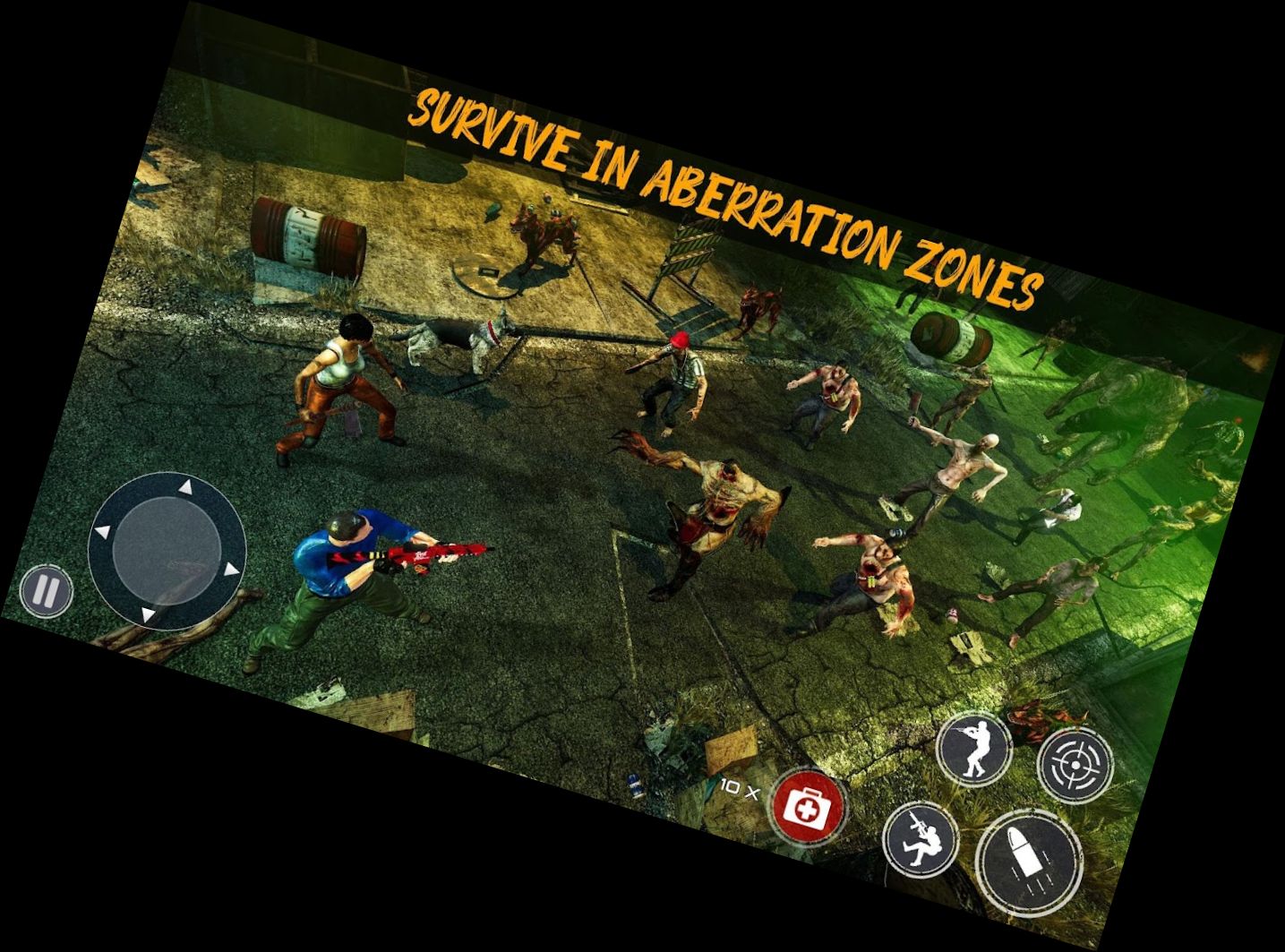Fire weapon with the bullet button
Viewport: 1285px width, 952px height.
click(x=1029, y=862)
